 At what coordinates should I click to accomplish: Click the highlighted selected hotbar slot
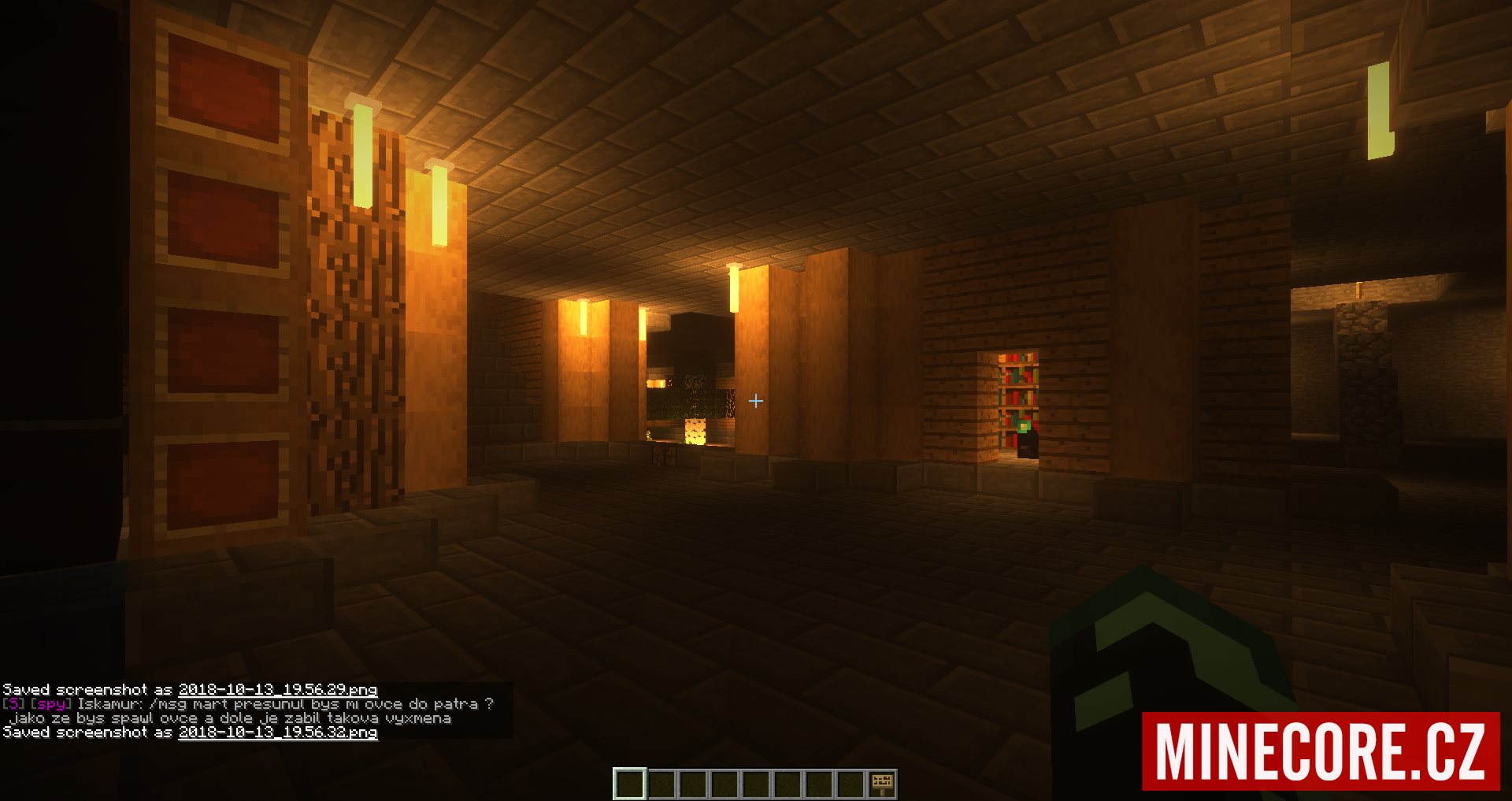tap(630, 784)
